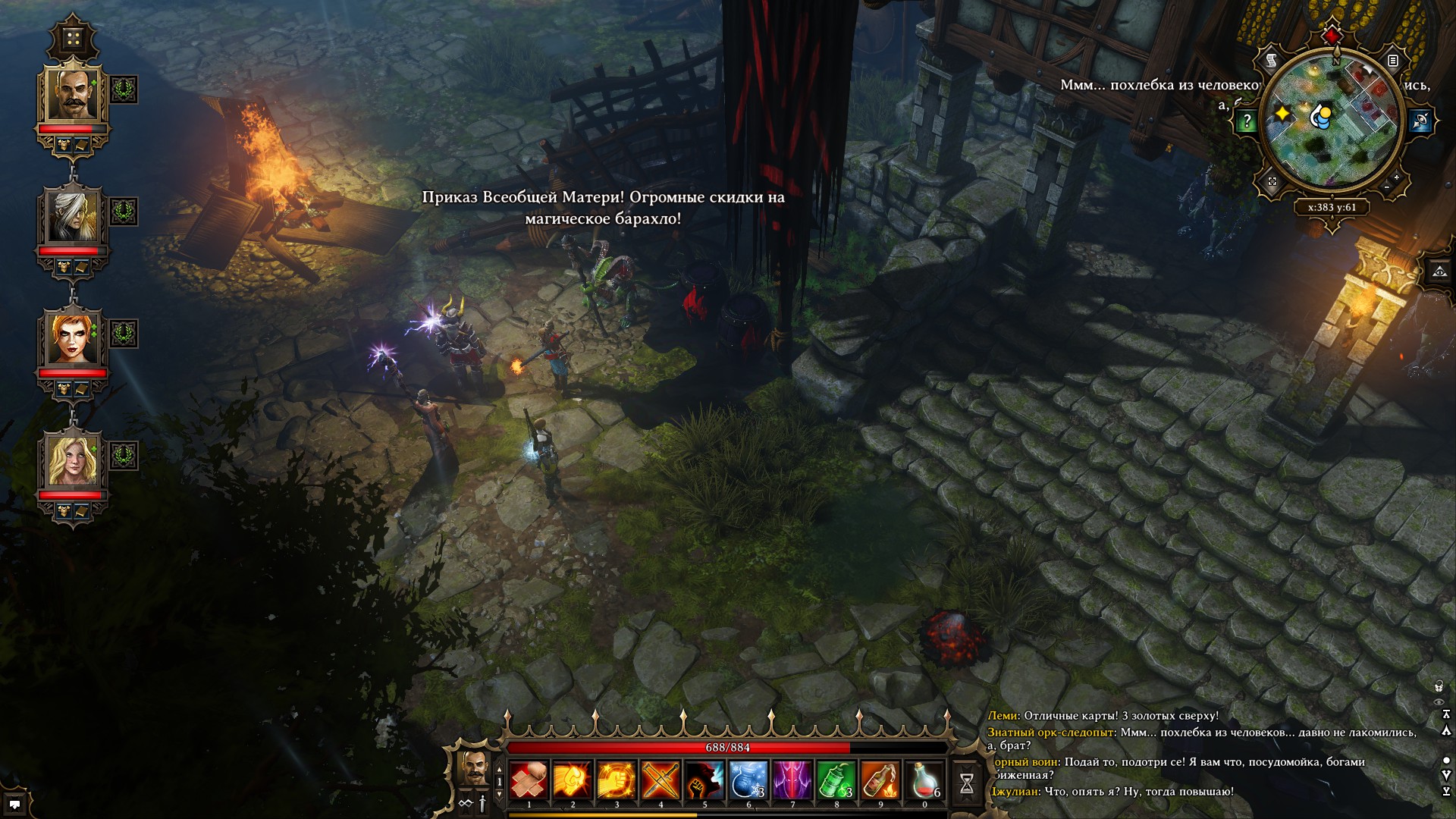This screenshot has width=1456, height=819.
Task: Zoom out the minimap with minus button
Action: (1387, 187)
